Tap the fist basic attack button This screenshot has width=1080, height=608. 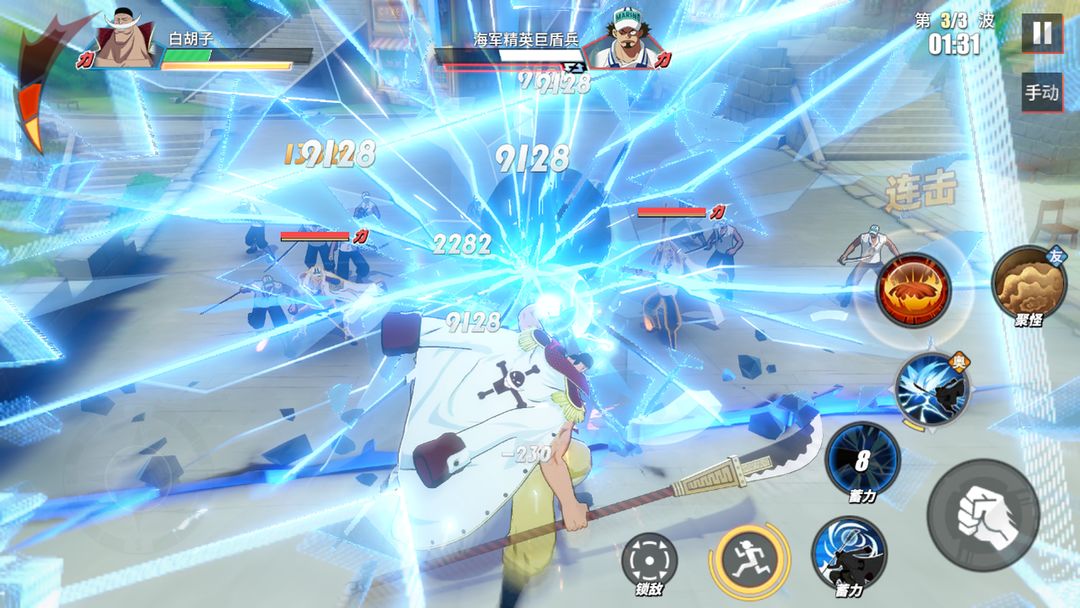[983, 515]
